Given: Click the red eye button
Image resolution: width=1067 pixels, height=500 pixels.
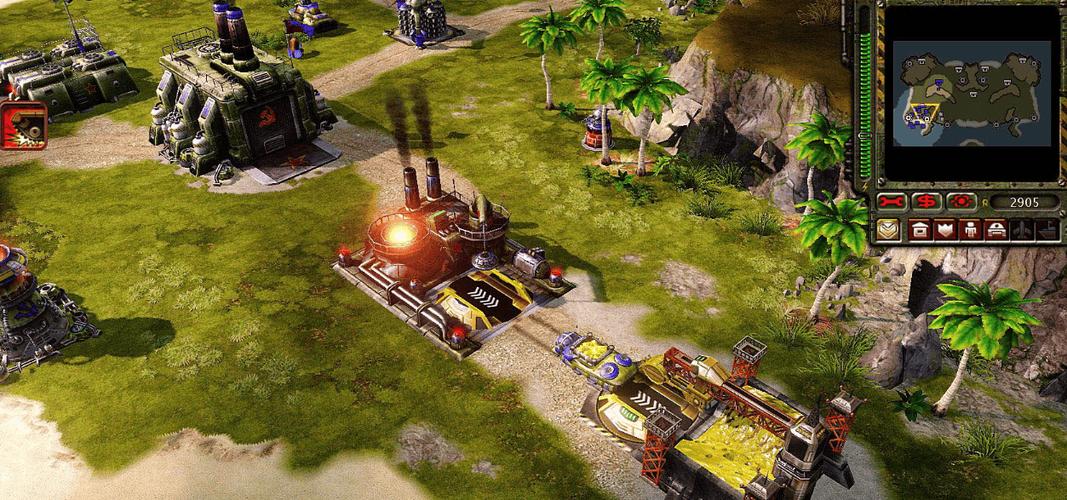Looking at the screenshot, I should (962, 201).
